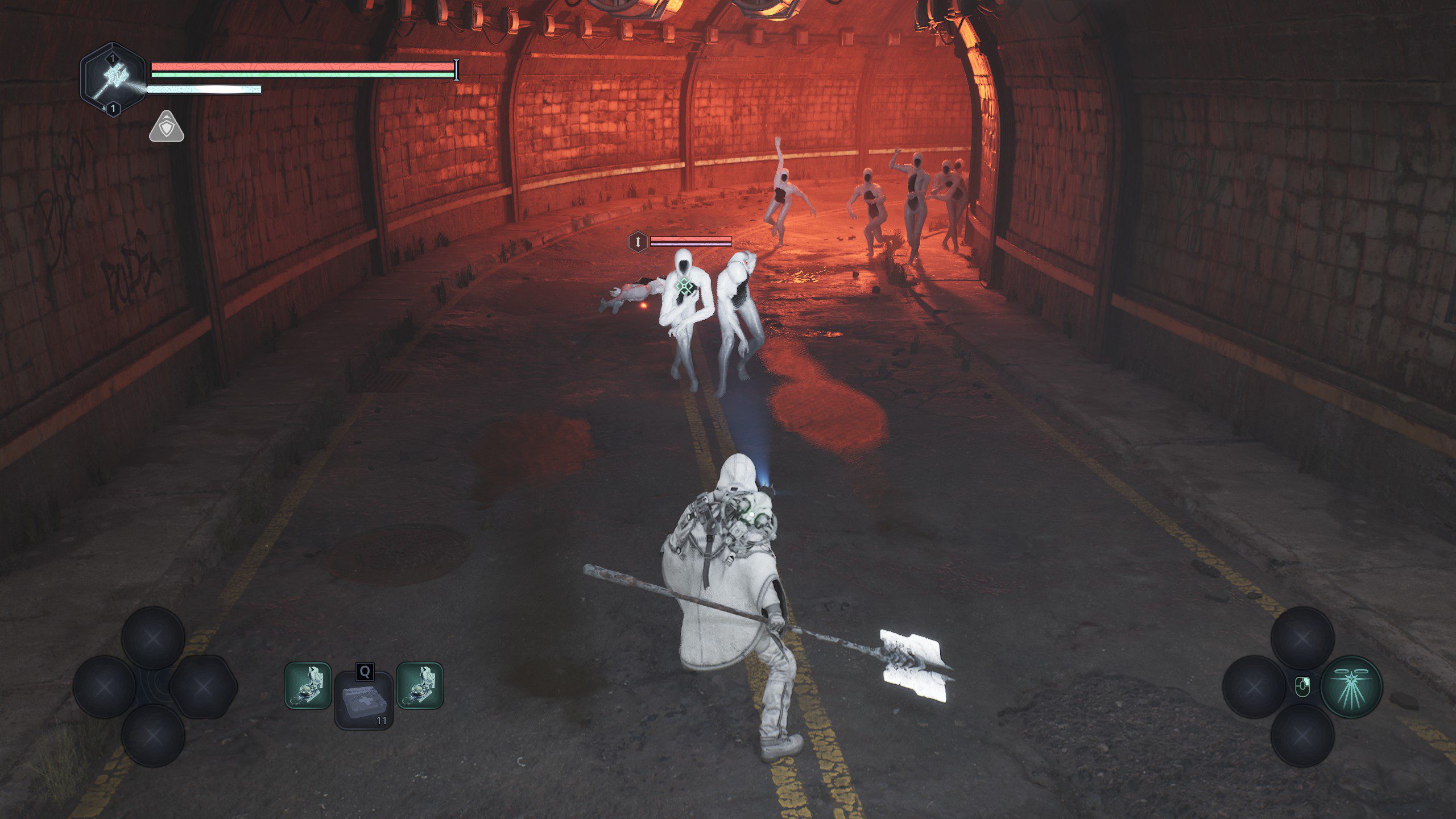Activate the teal starburst light-rays ability
This screenshot has height=819, width=1456.
point(1351,686)
